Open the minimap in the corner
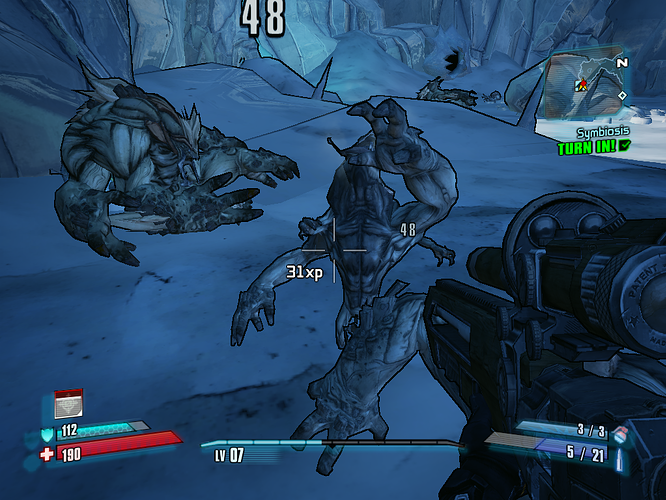Image resolution: width=666 pixels, height=500 pixels. tap(586, 86)
